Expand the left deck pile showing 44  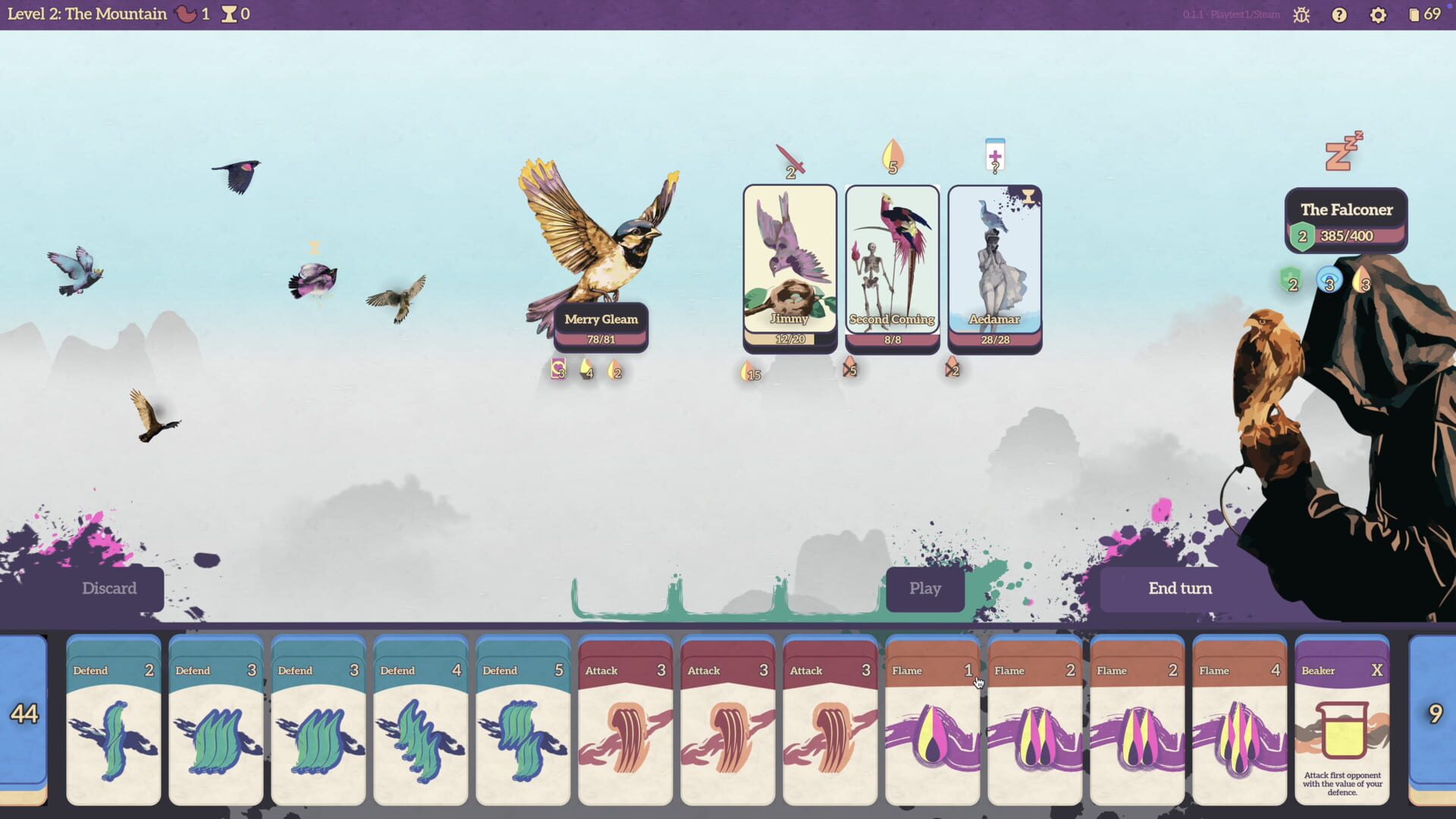[25, 713]
